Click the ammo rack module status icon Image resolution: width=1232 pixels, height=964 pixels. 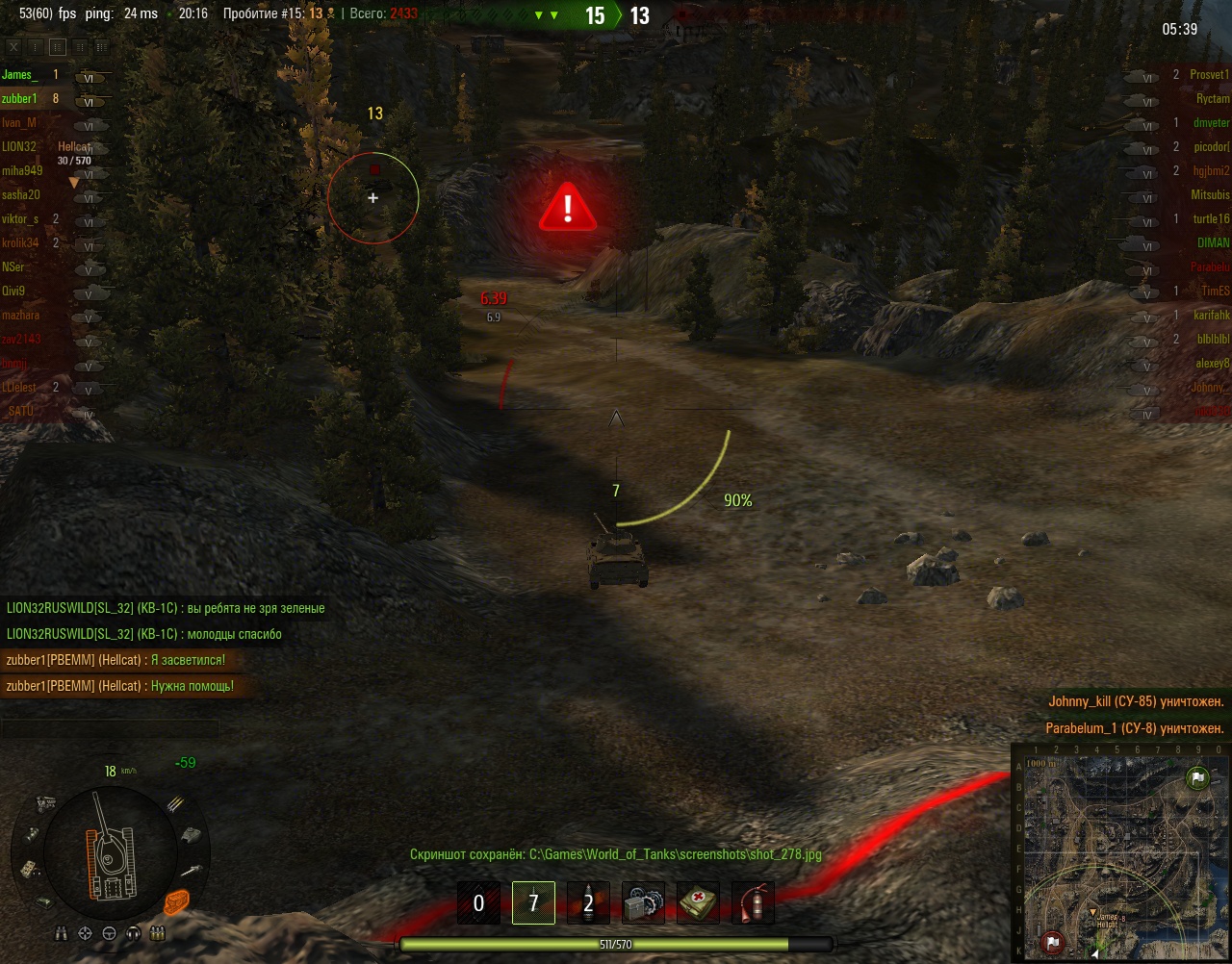[x=175, y=804]
